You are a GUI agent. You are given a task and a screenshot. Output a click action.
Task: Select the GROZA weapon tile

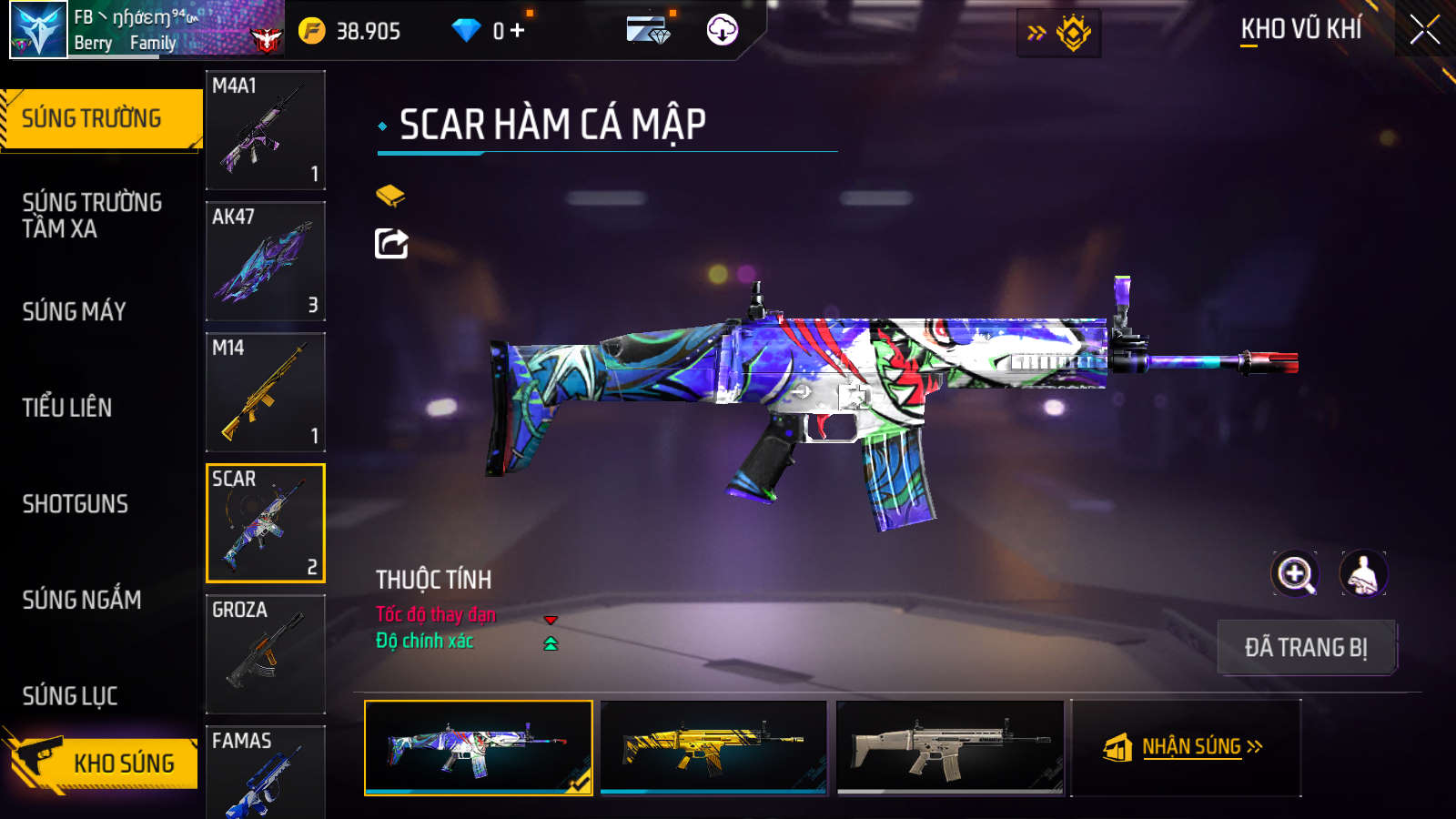(x=265, y=654)
